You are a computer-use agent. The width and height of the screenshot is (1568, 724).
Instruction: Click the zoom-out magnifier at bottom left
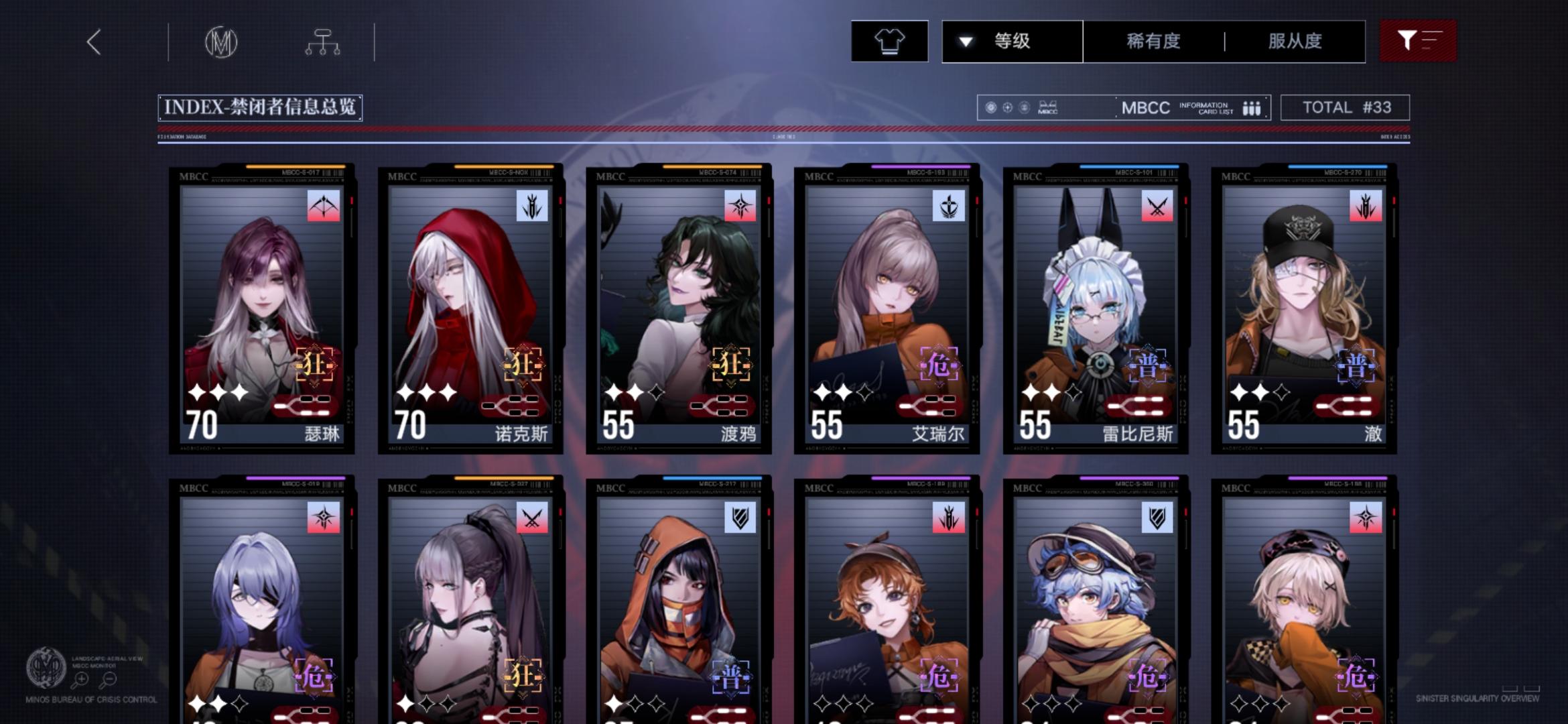[x=109, y=680]
